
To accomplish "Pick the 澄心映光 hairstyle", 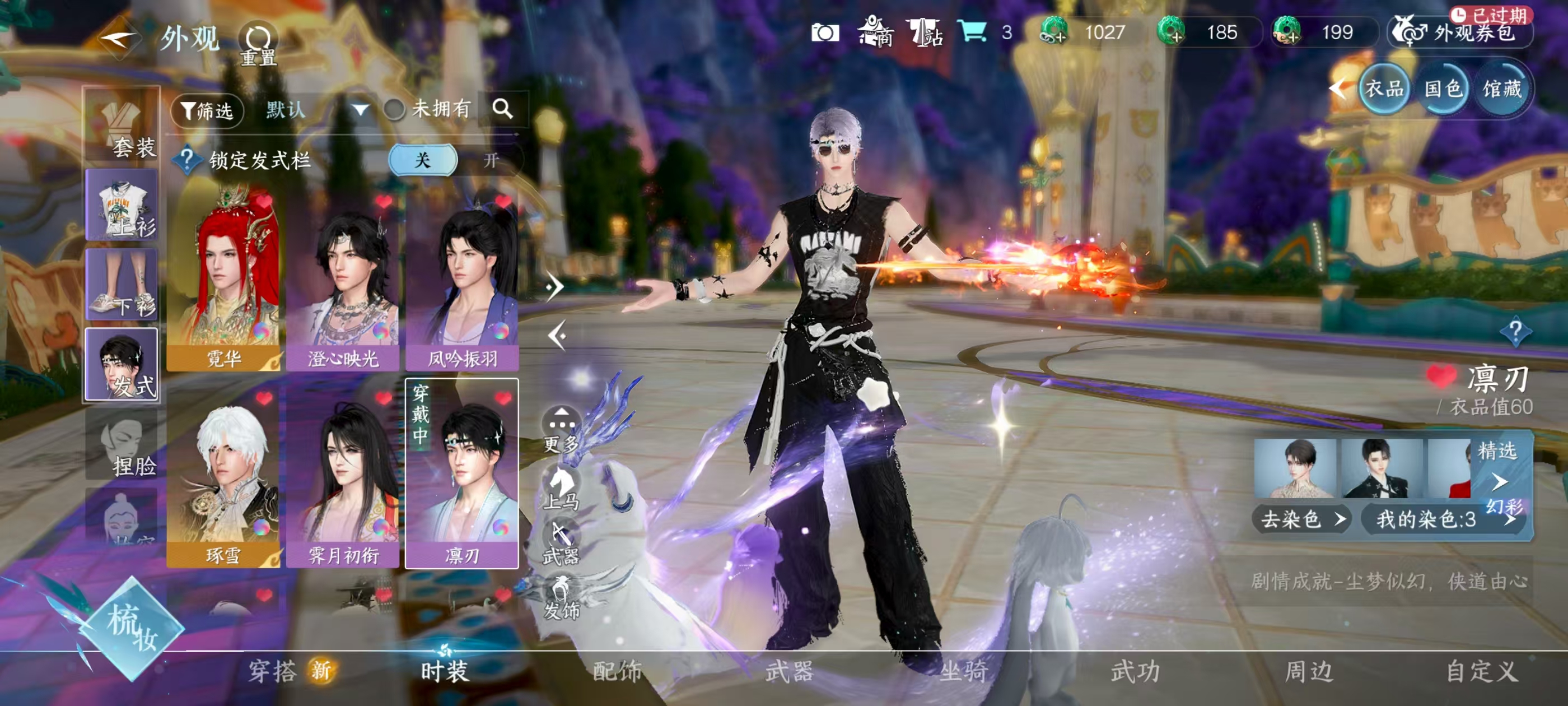I will (x=343, y=280).
